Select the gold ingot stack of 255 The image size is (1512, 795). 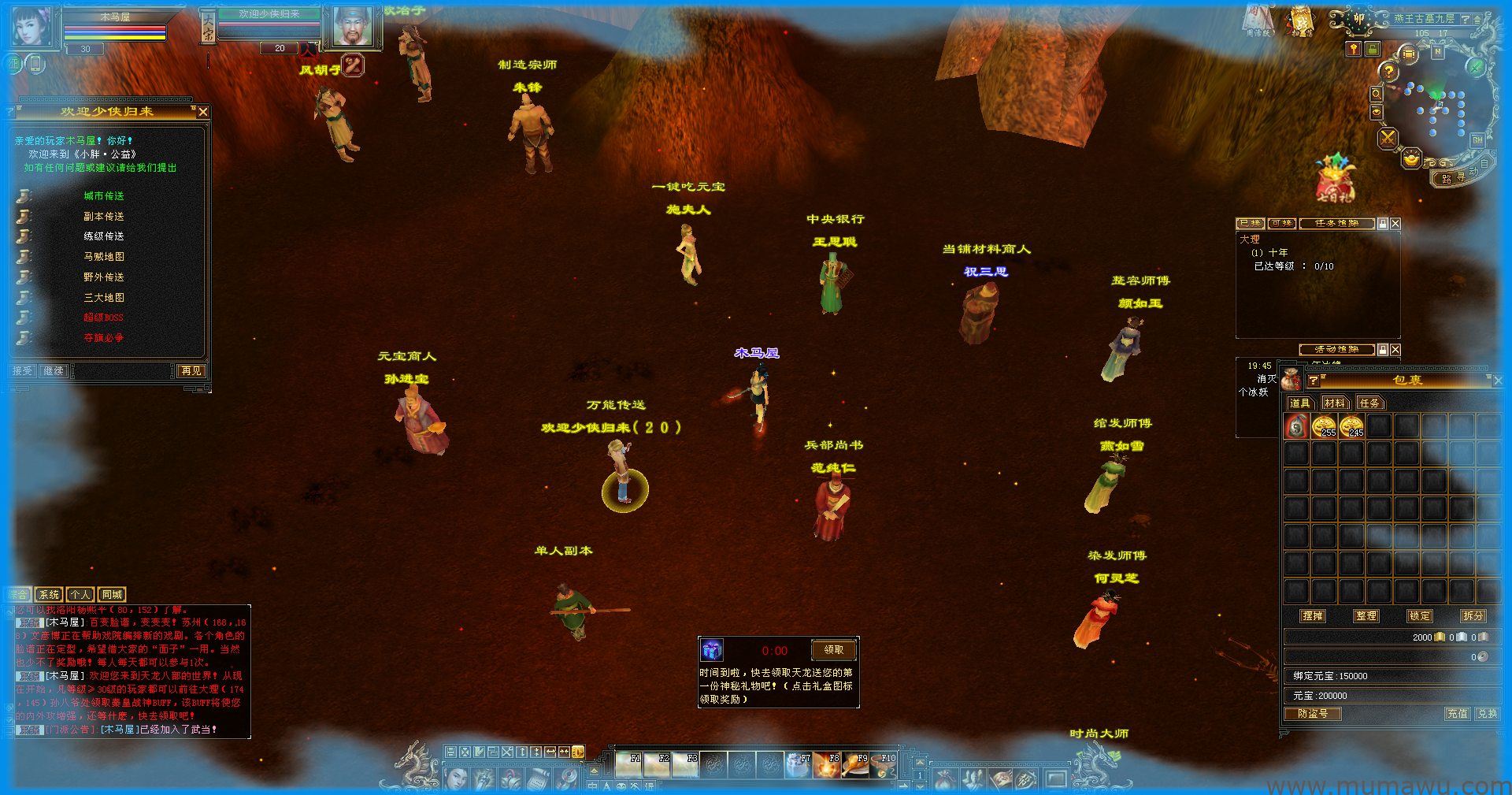coord(1324,427)
